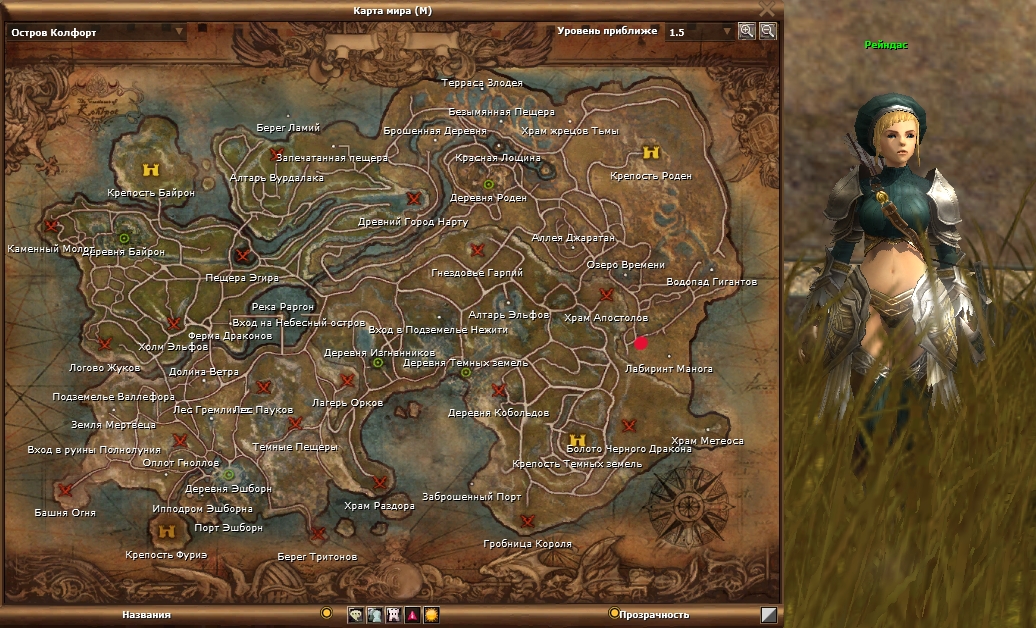Toggle the castle icon map filter
The width and height of the screenshot is (1036, 628).
[x=393, y=615]
